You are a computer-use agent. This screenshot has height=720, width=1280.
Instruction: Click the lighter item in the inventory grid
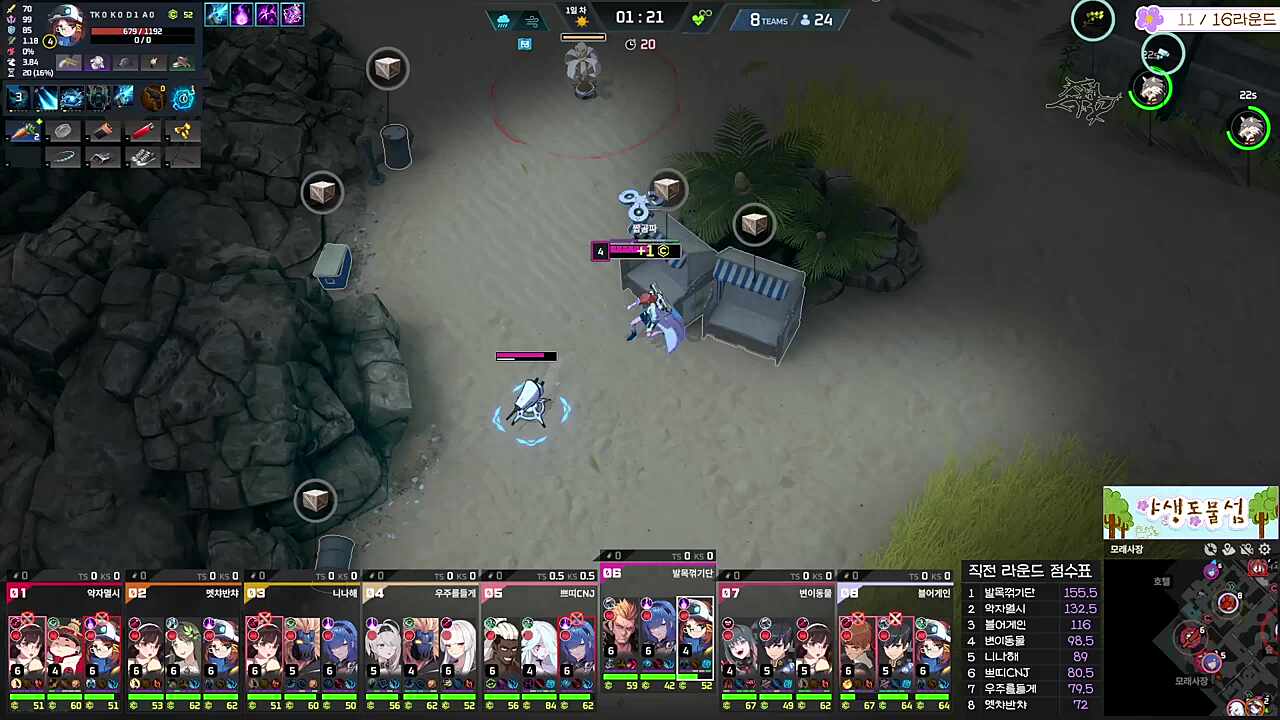pos(143,130)
